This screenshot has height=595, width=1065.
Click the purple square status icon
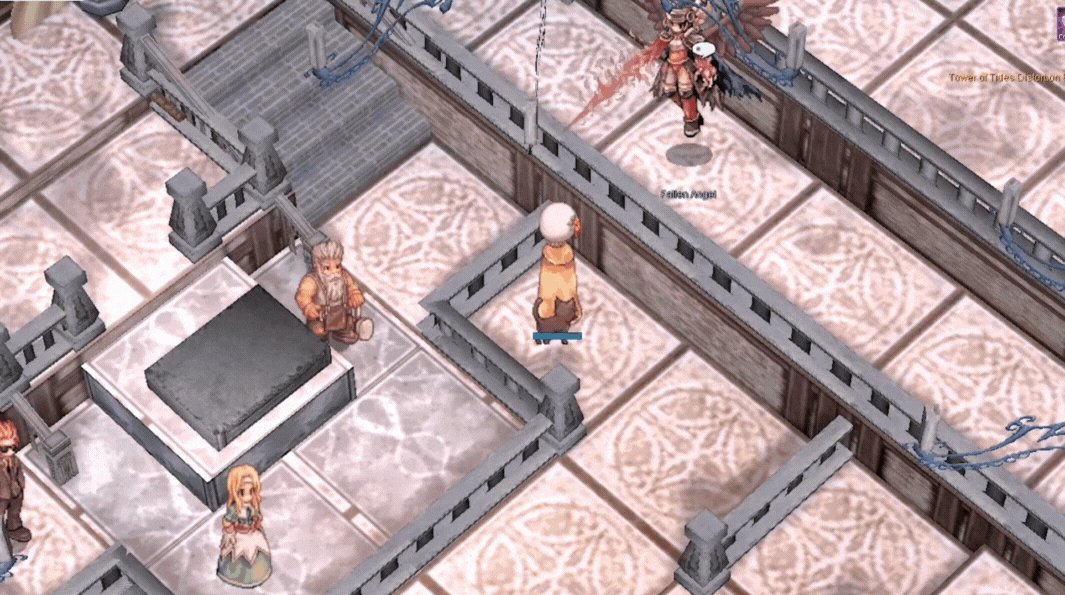pyautogui.click(x=1059, y=24)
